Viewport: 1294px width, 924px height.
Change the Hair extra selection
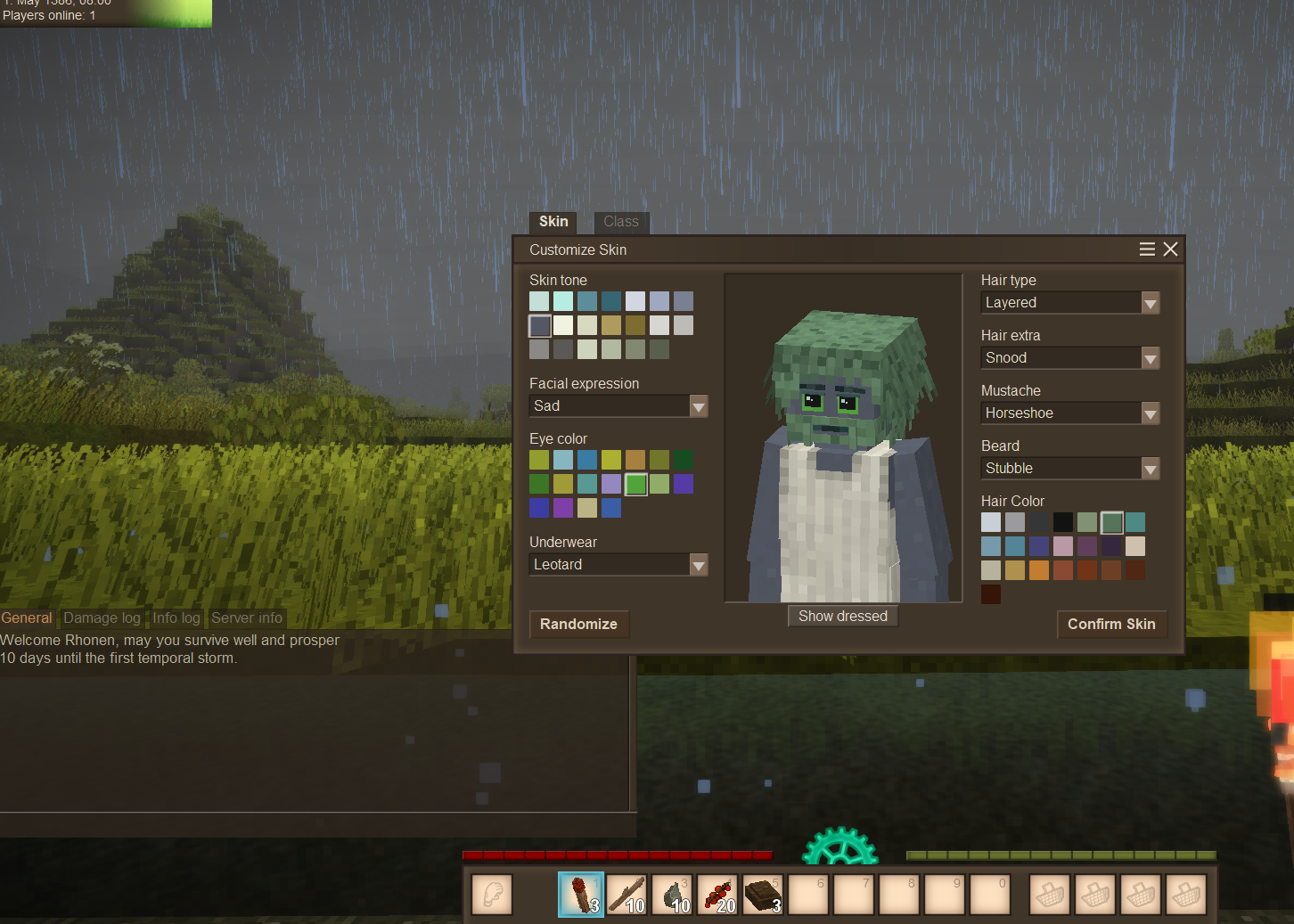click(x=1150, y=358)
